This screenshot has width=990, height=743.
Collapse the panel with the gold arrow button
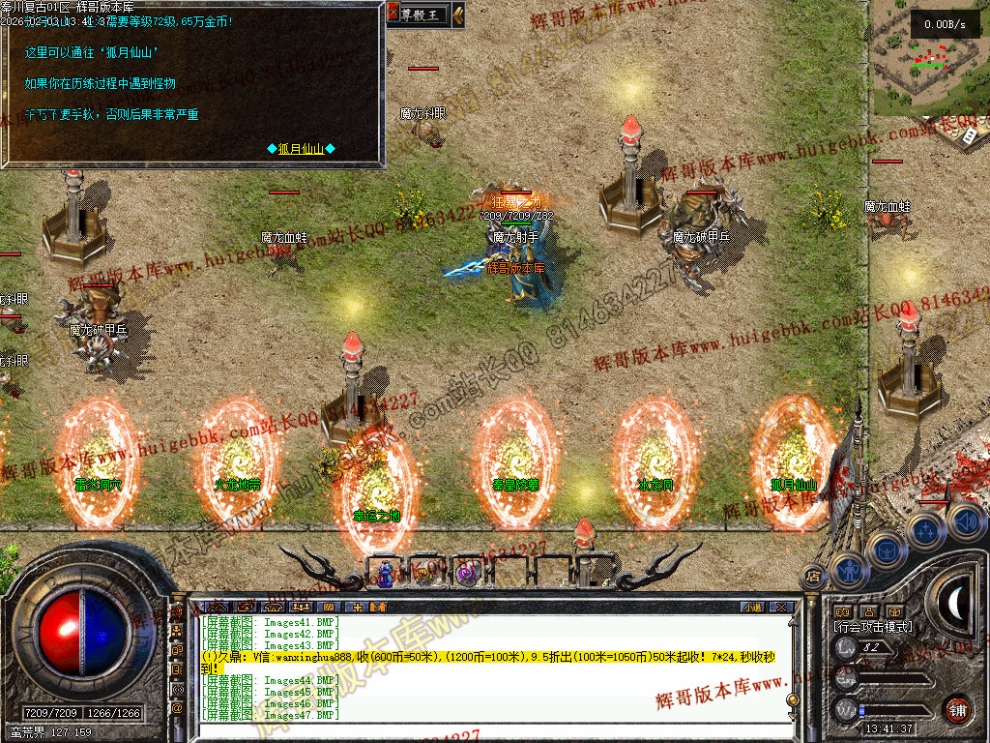point(458,14)
